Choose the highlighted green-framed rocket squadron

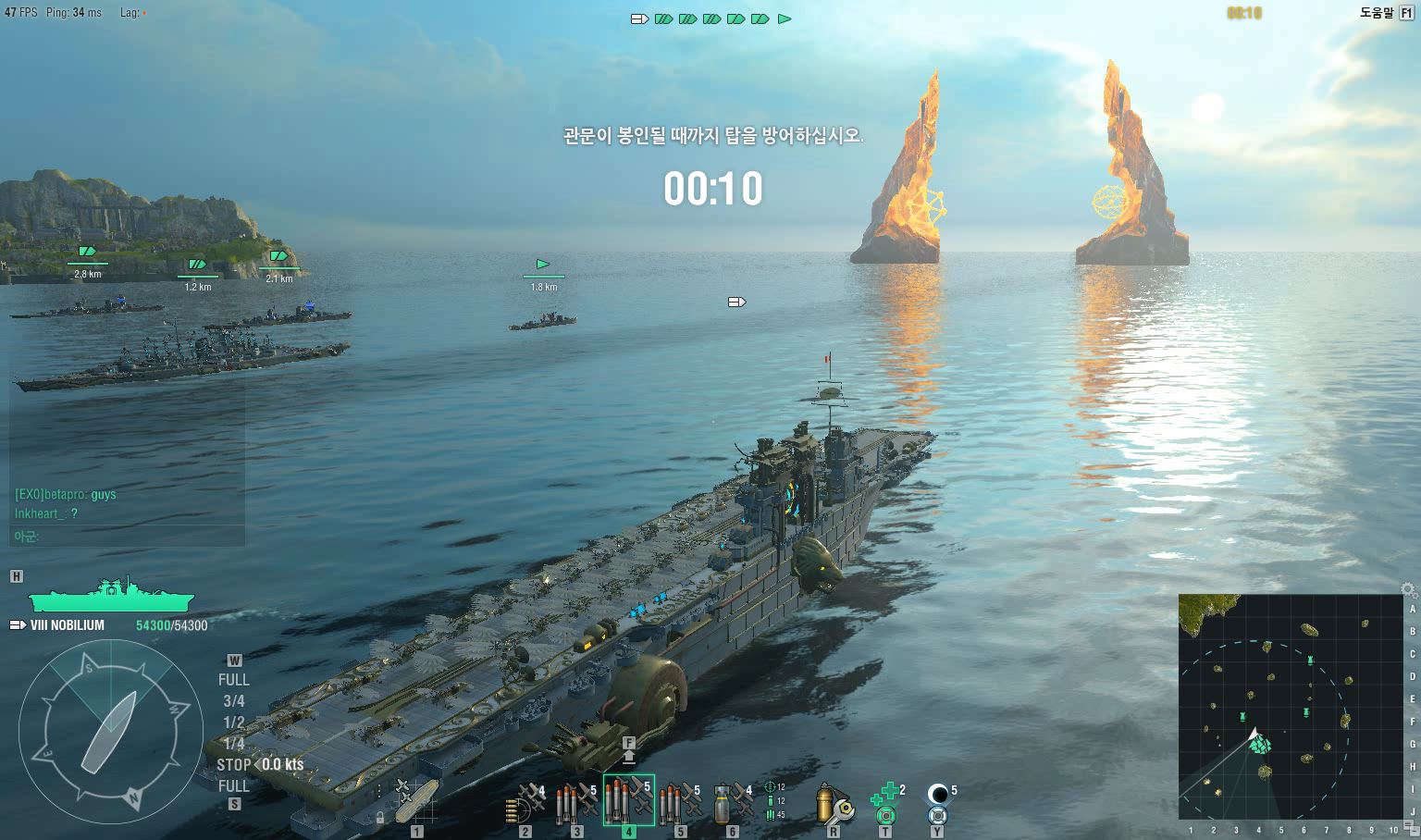[629, 800]
